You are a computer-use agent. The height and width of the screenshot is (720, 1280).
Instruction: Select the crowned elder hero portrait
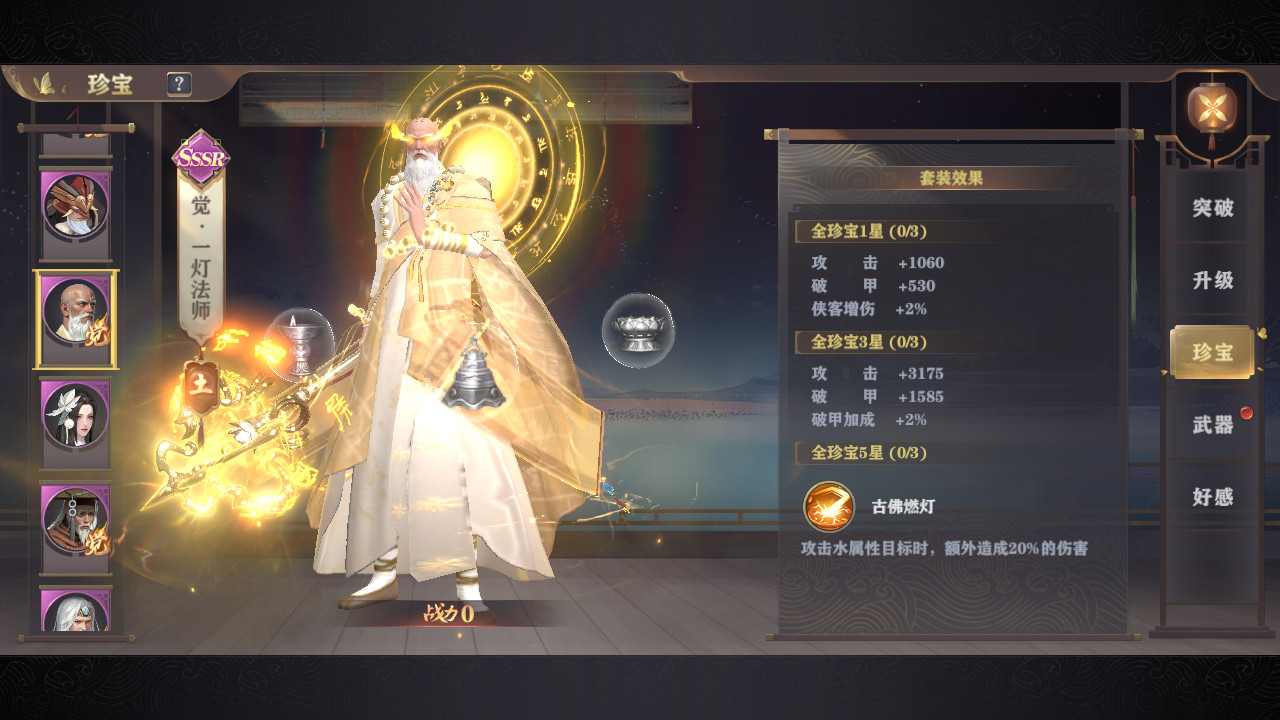pos(75,520)
